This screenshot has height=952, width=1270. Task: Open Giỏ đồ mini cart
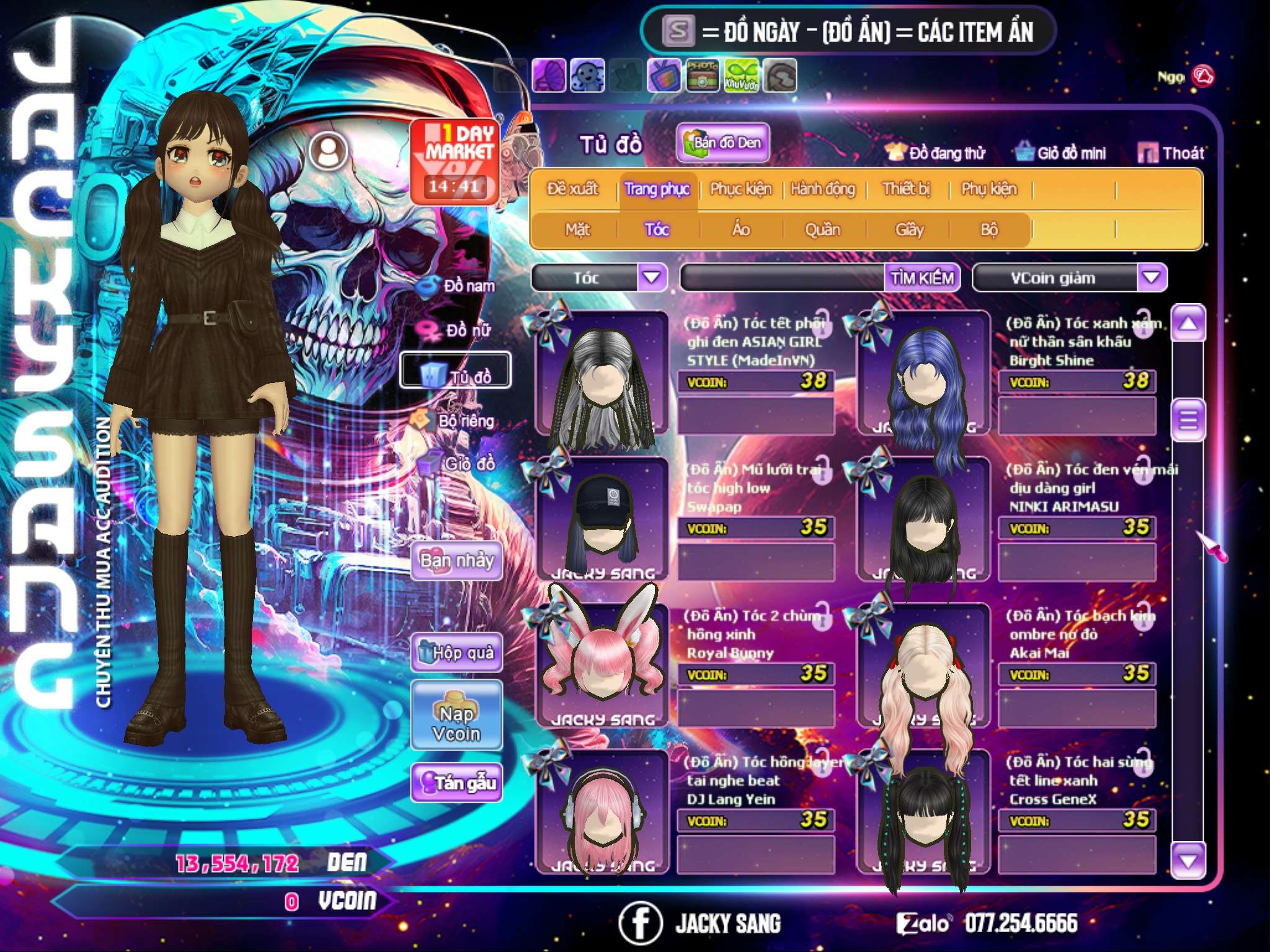(x=1060, y=153)
